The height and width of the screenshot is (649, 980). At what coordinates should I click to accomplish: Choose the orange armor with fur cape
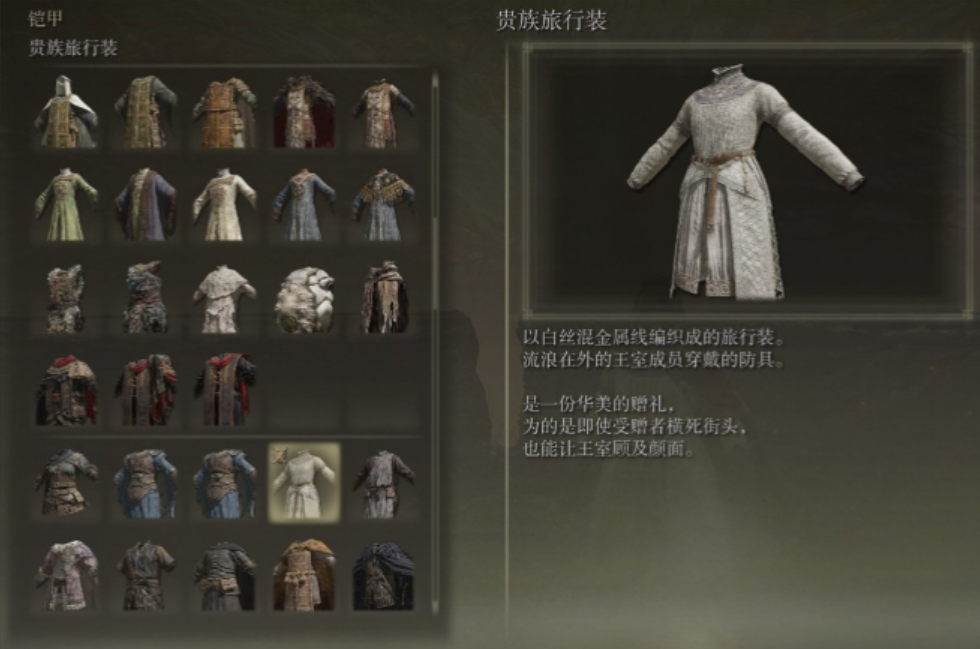click(x=304, y=575)
